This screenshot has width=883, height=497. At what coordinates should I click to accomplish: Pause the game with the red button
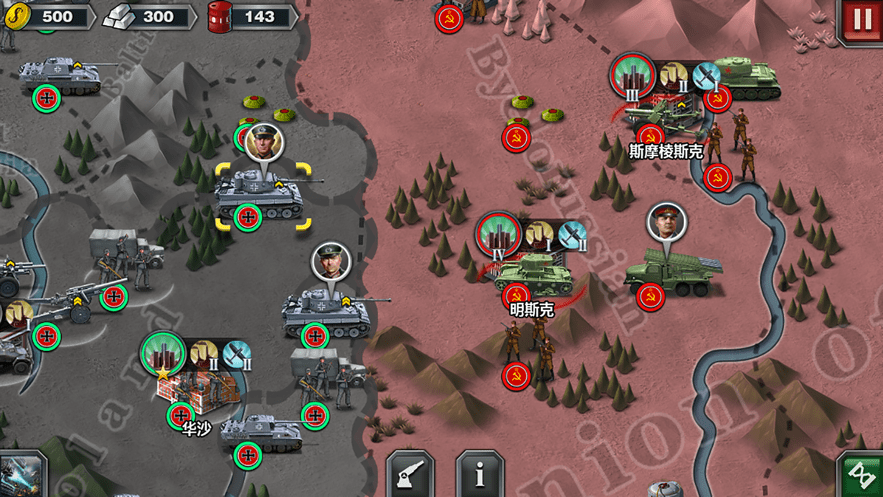(x=860, y=21)
